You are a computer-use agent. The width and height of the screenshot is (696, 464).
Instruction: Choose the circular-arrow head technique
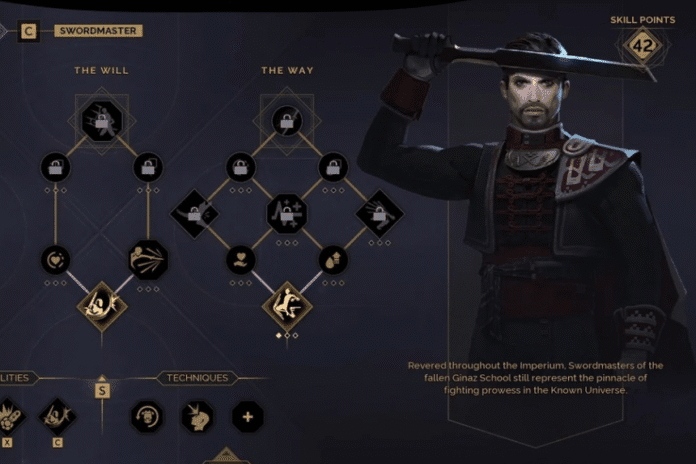147,416
